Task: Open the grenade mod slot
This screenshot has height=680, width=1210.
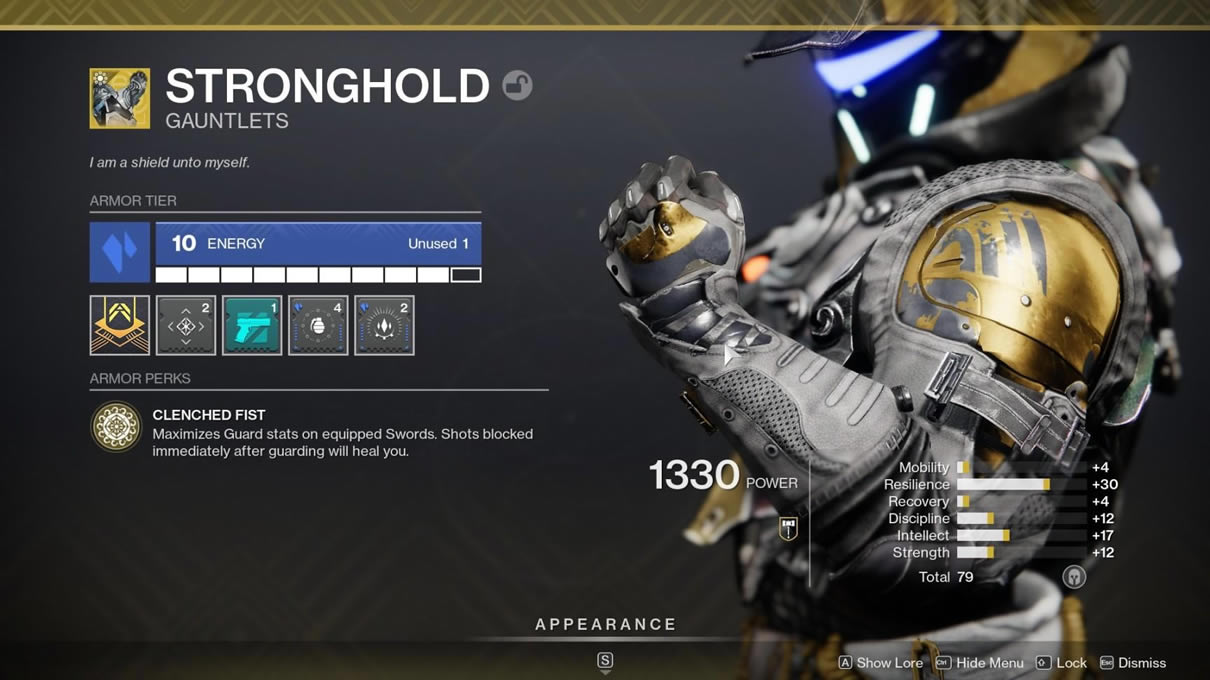Action: coord(318,325)
